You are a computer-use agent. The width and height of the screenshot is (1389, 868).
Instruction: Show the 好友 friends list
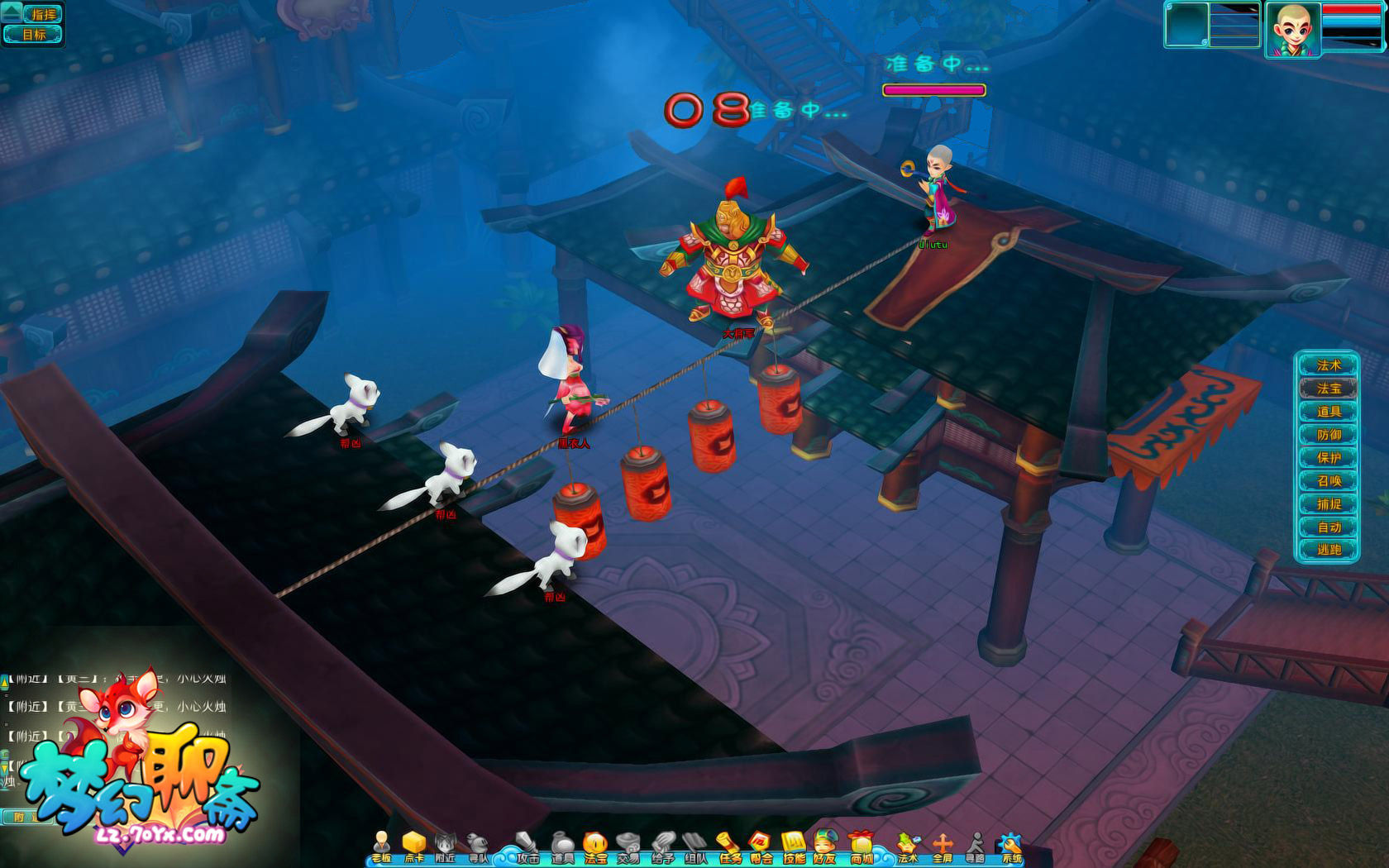[824, 847]
